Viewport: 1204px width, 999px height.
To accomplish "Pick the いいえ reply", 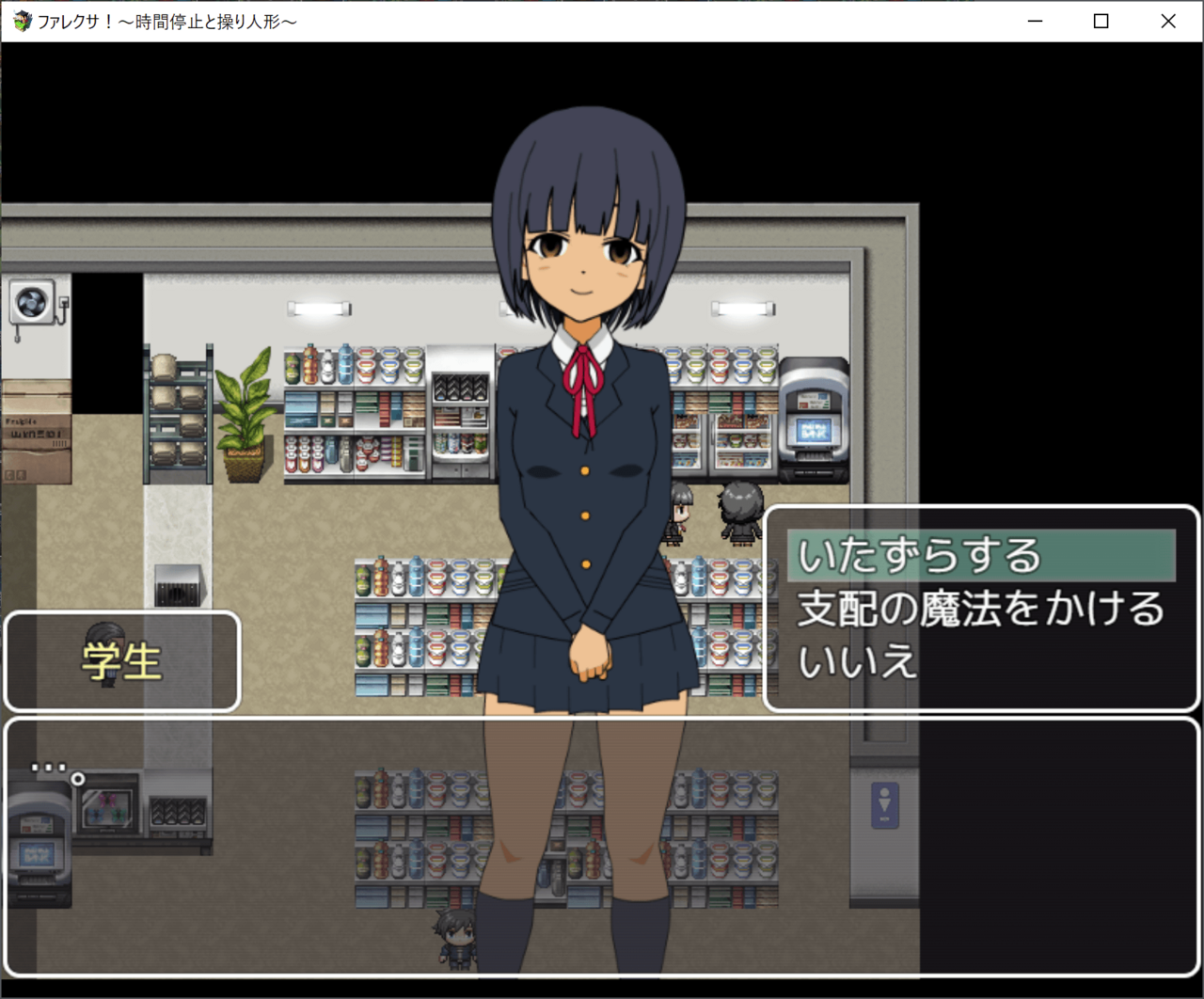I will [x=857, y=661].
